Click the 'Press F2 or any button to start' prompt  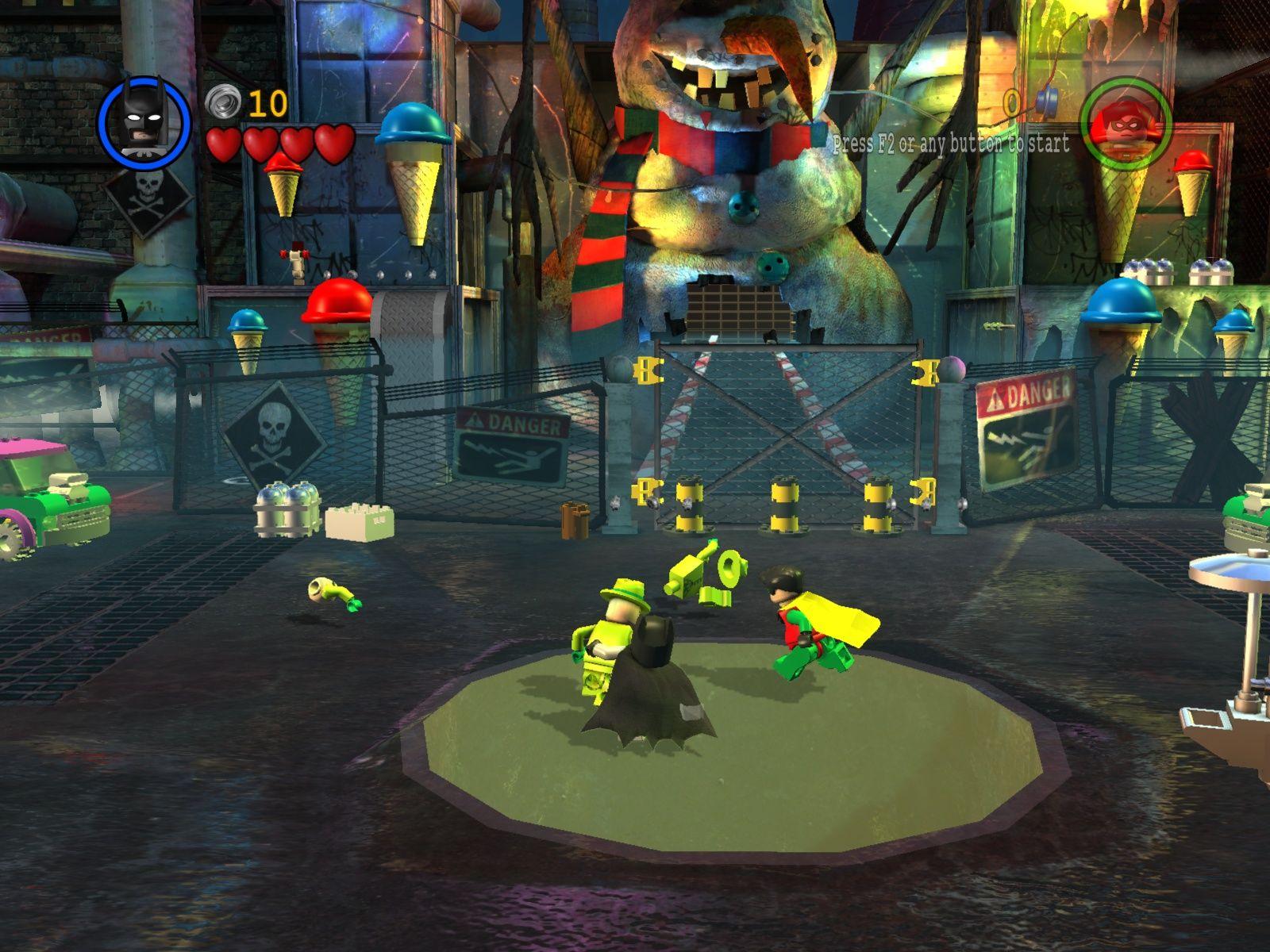coord(949,145)
